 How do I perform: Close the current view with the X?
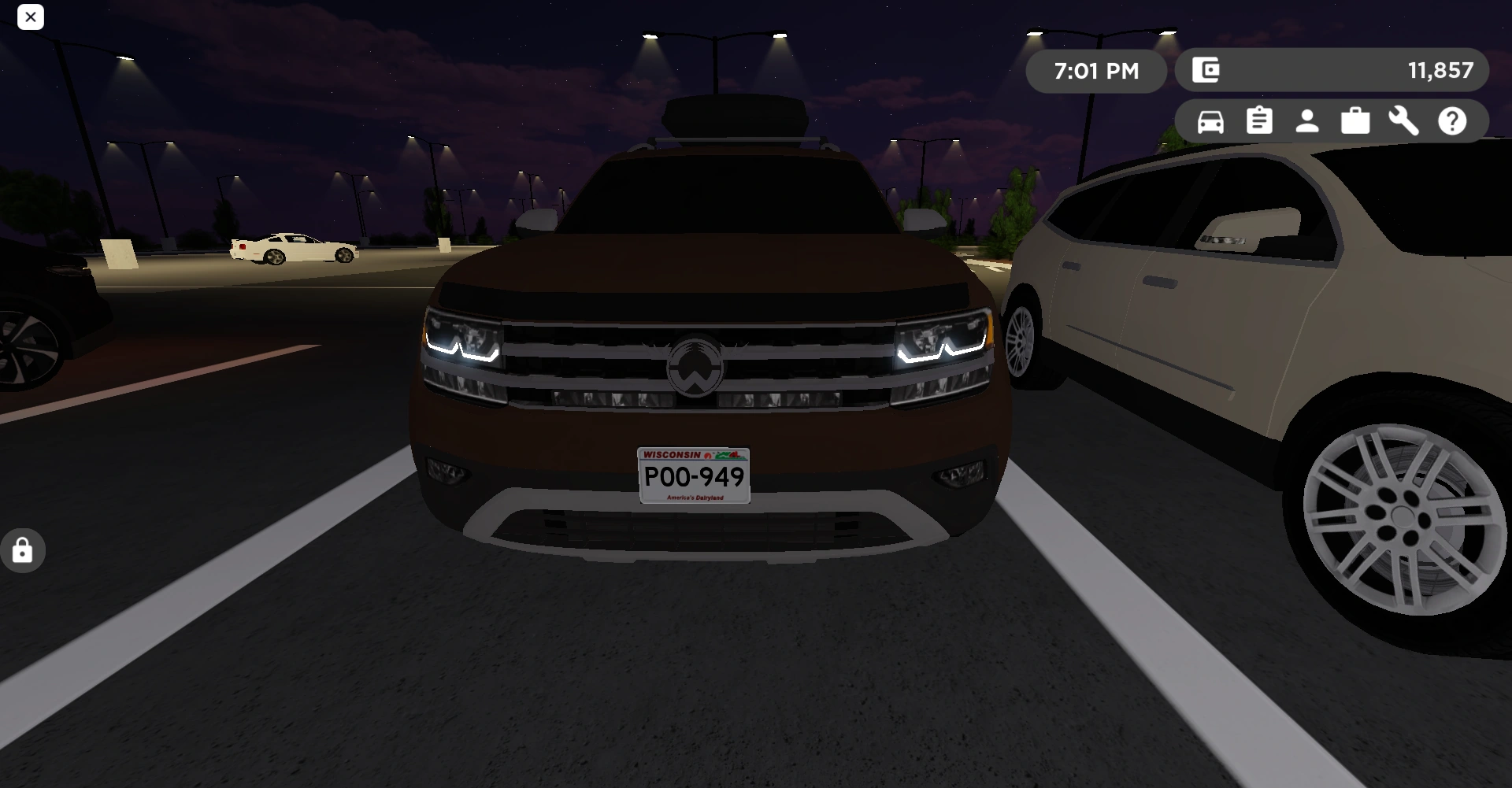(x=31, y=17)
